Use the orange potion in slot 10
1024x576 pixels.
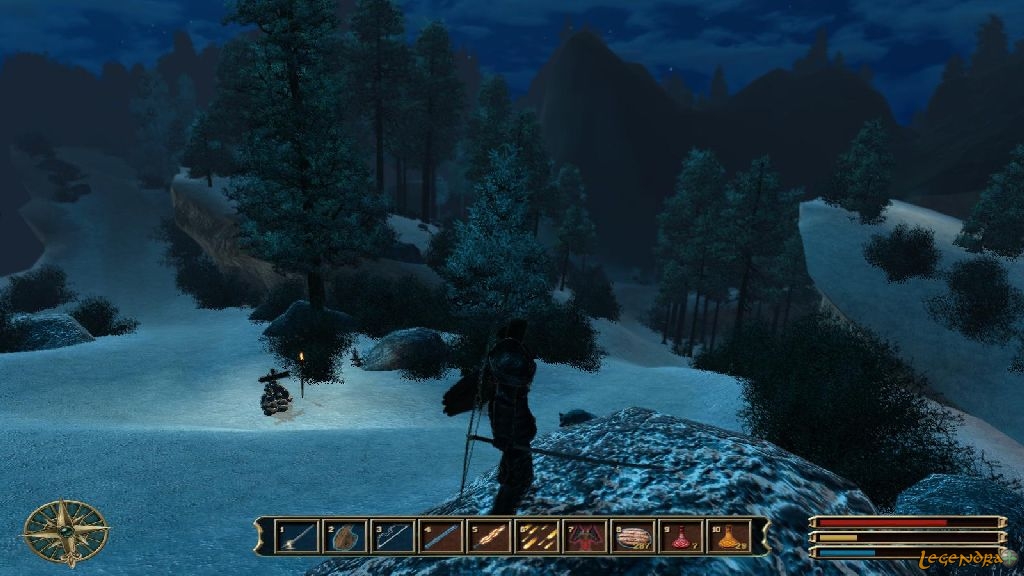pos(728,537)
